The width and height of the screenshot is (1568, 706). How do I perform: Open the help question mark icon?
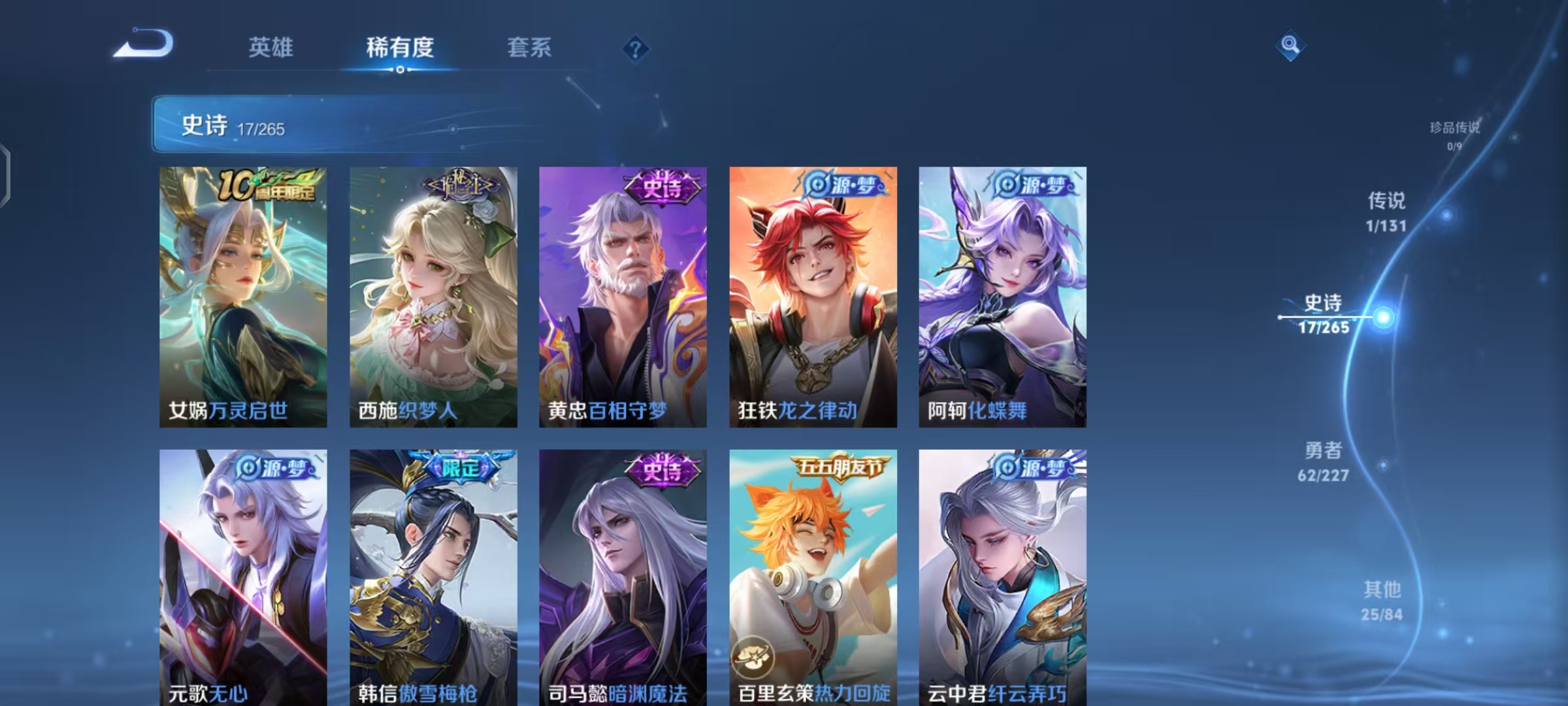637,48
